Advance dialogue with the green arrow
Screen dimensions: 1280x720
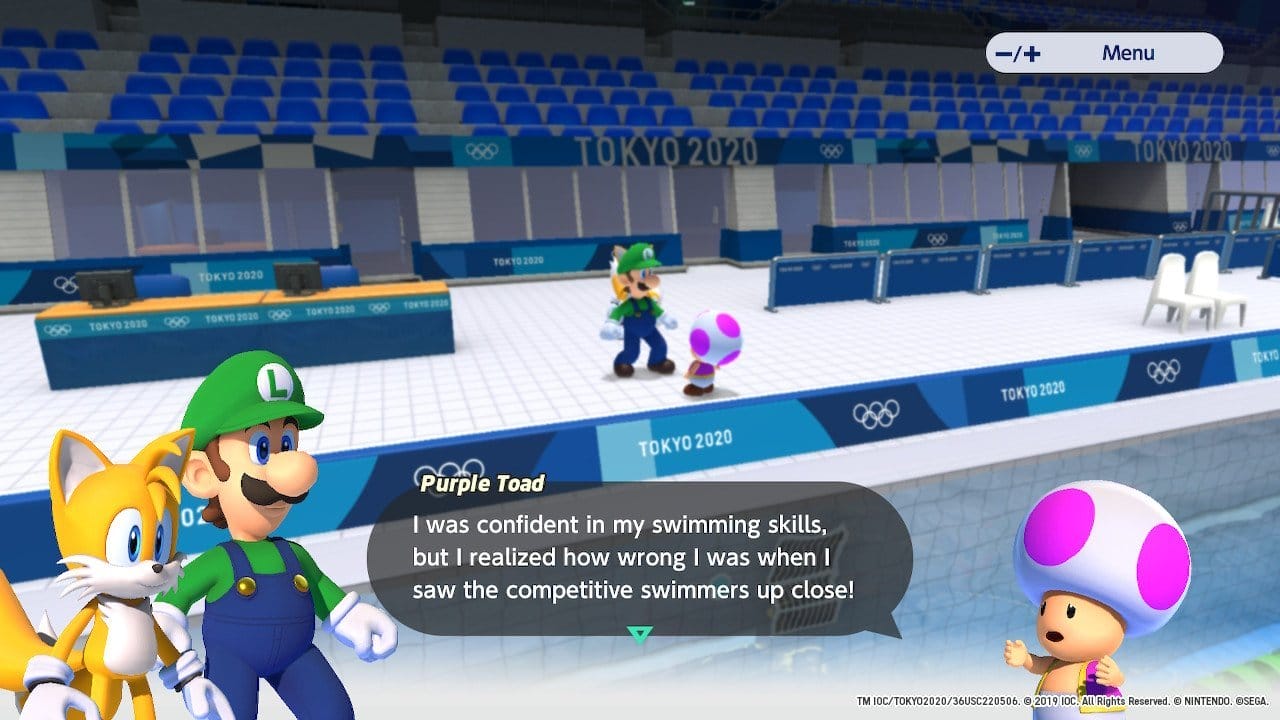pyautogui.click(x=640, y=633)
